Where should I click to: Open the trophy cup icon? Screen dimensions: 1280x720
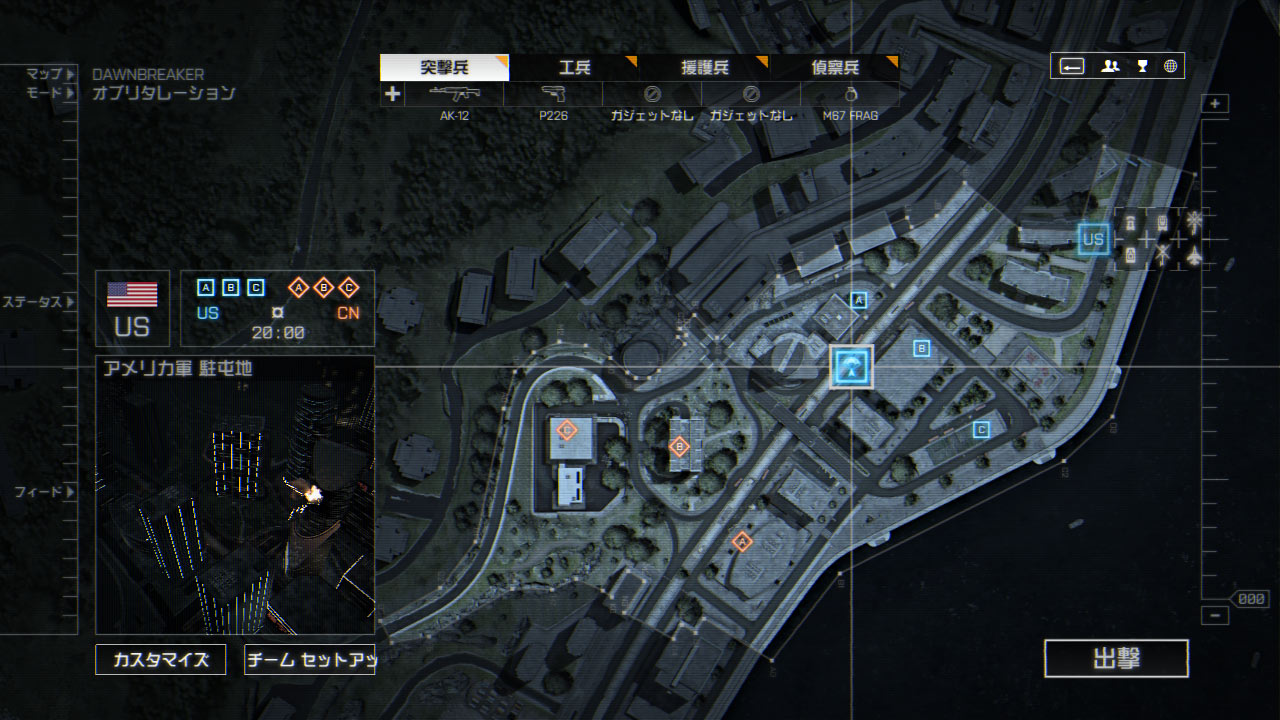tap(1141, 66)
